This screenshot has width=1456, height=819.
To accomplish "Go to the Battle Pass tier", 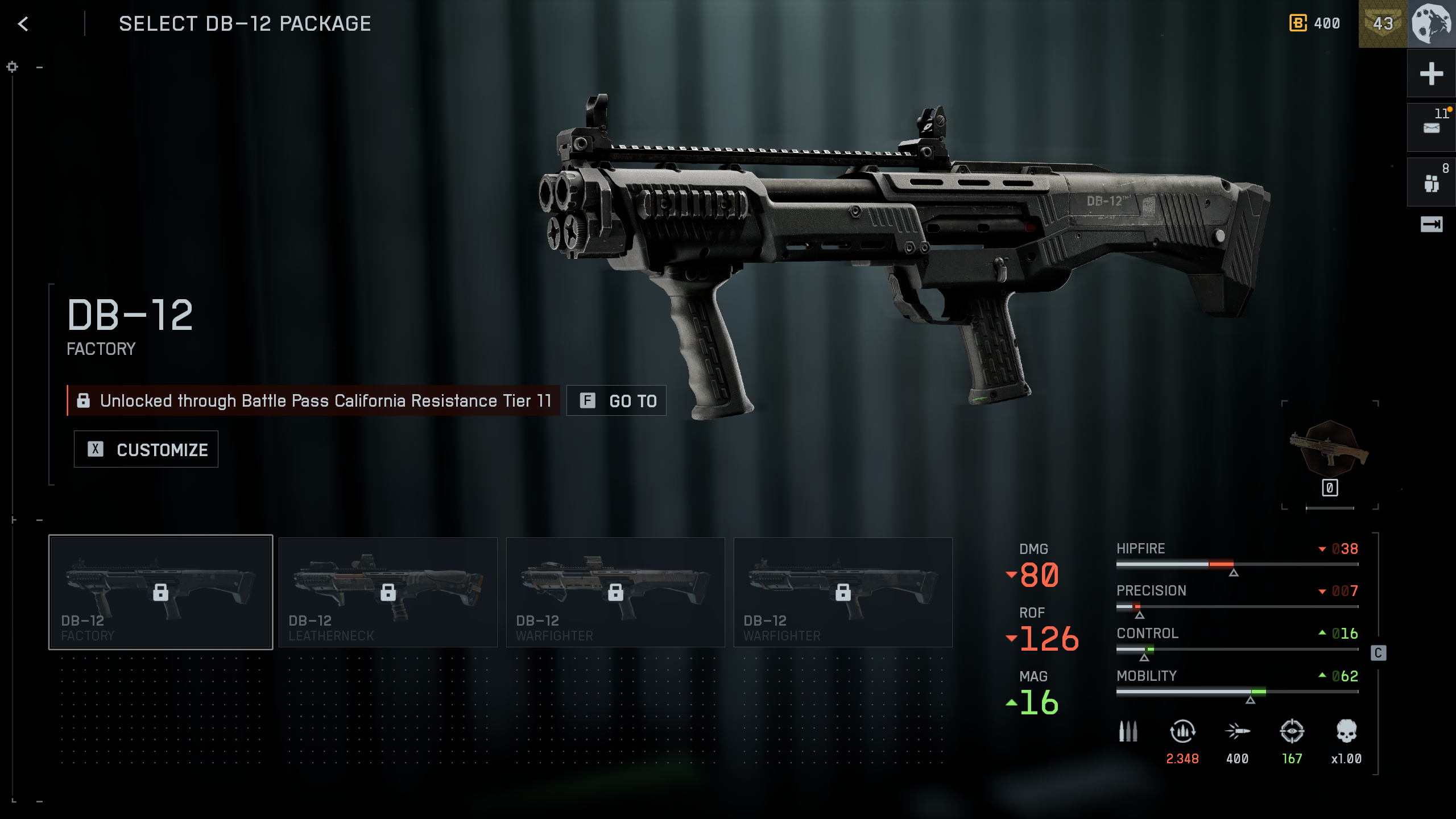I will [617, 401].
